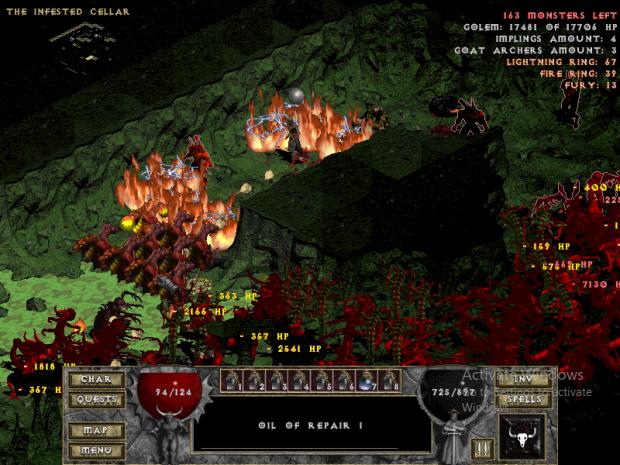Image resolution: width=620 pixels, height=465 pixels.
Task: Click the pause bars icon beside the mana orb
Action: [x=483, y=449]
